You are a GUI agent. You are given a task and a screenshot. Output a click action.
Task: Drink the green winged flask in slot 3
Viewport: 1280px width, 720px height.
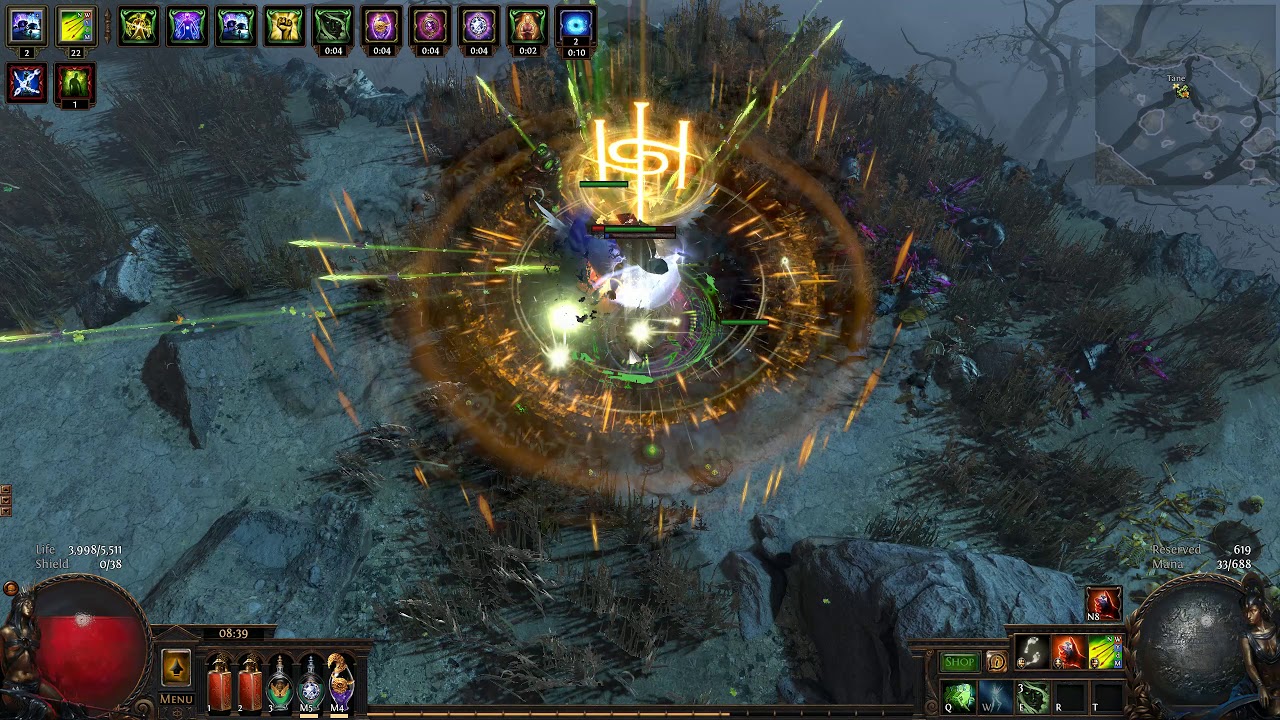280,678
